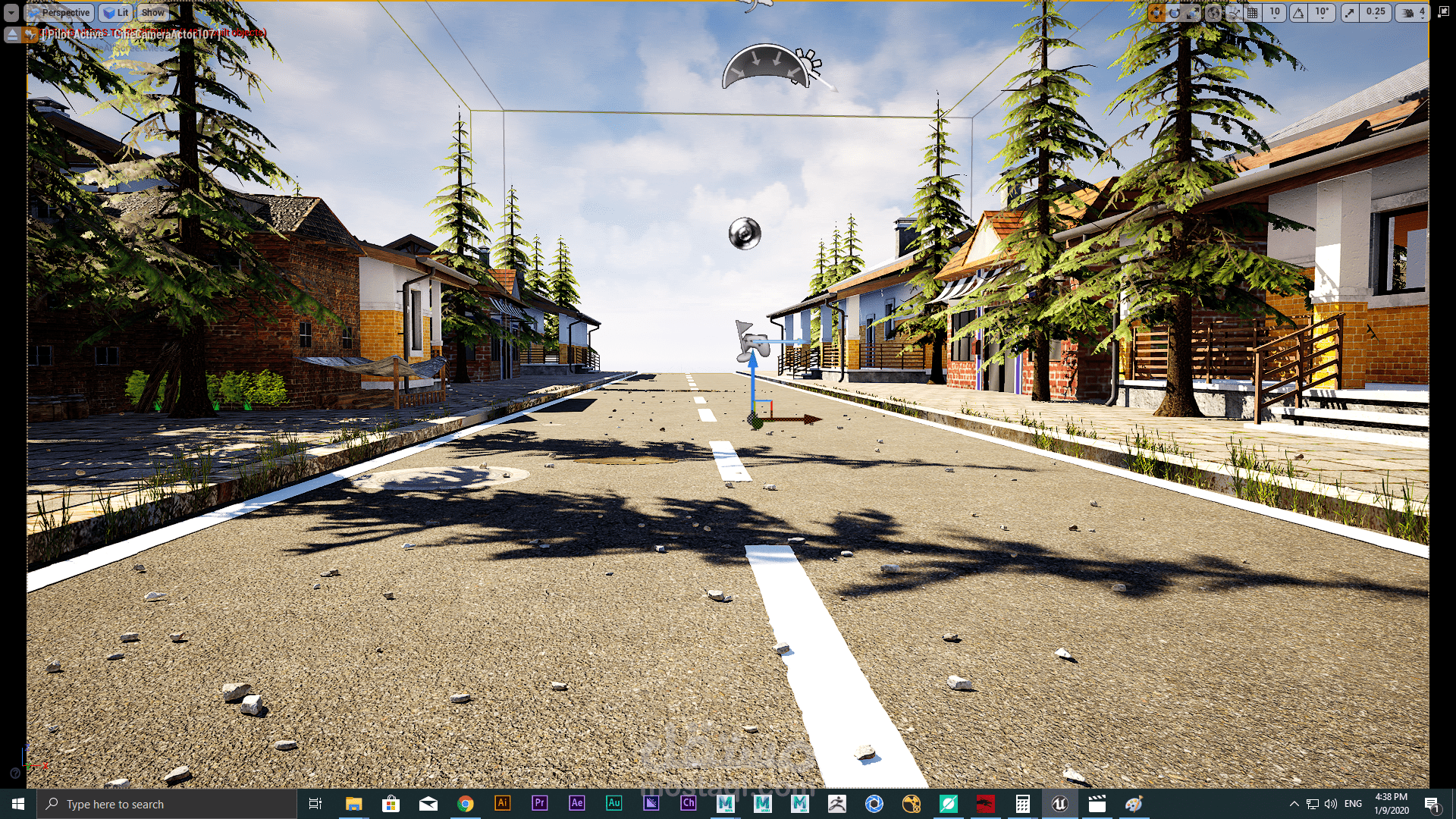Open the Perspective view mode menu
1456x819 pixels.
pyautogui.click(x=60, y=13)
